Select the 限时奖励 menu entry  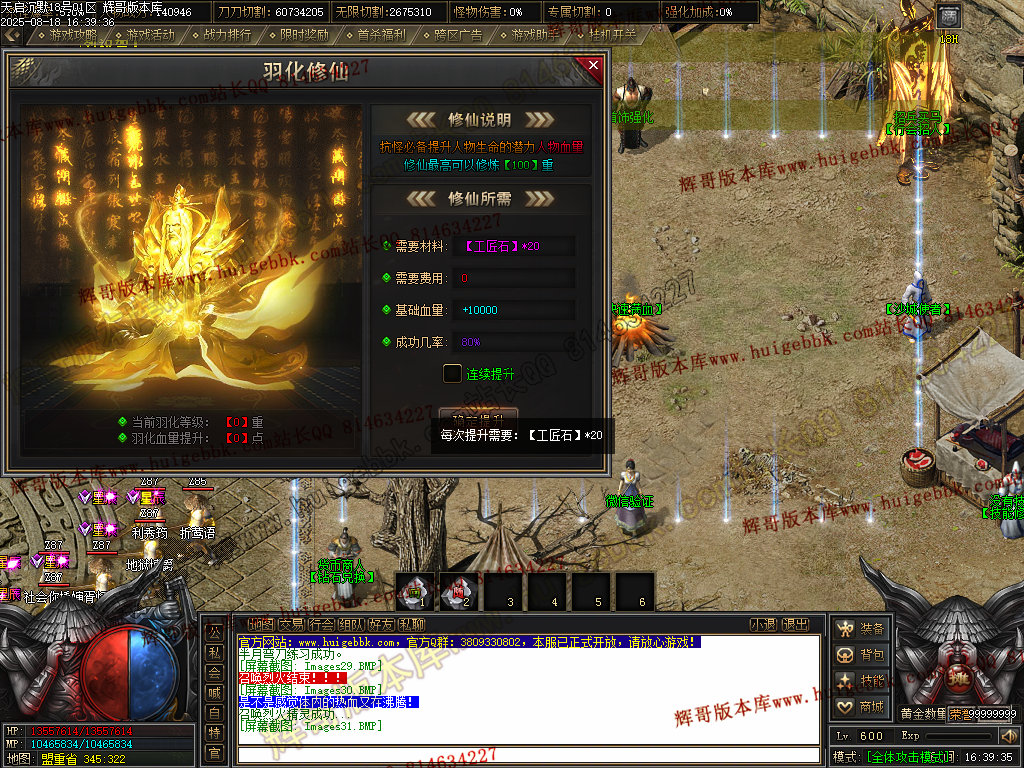[x=304, y=35]
